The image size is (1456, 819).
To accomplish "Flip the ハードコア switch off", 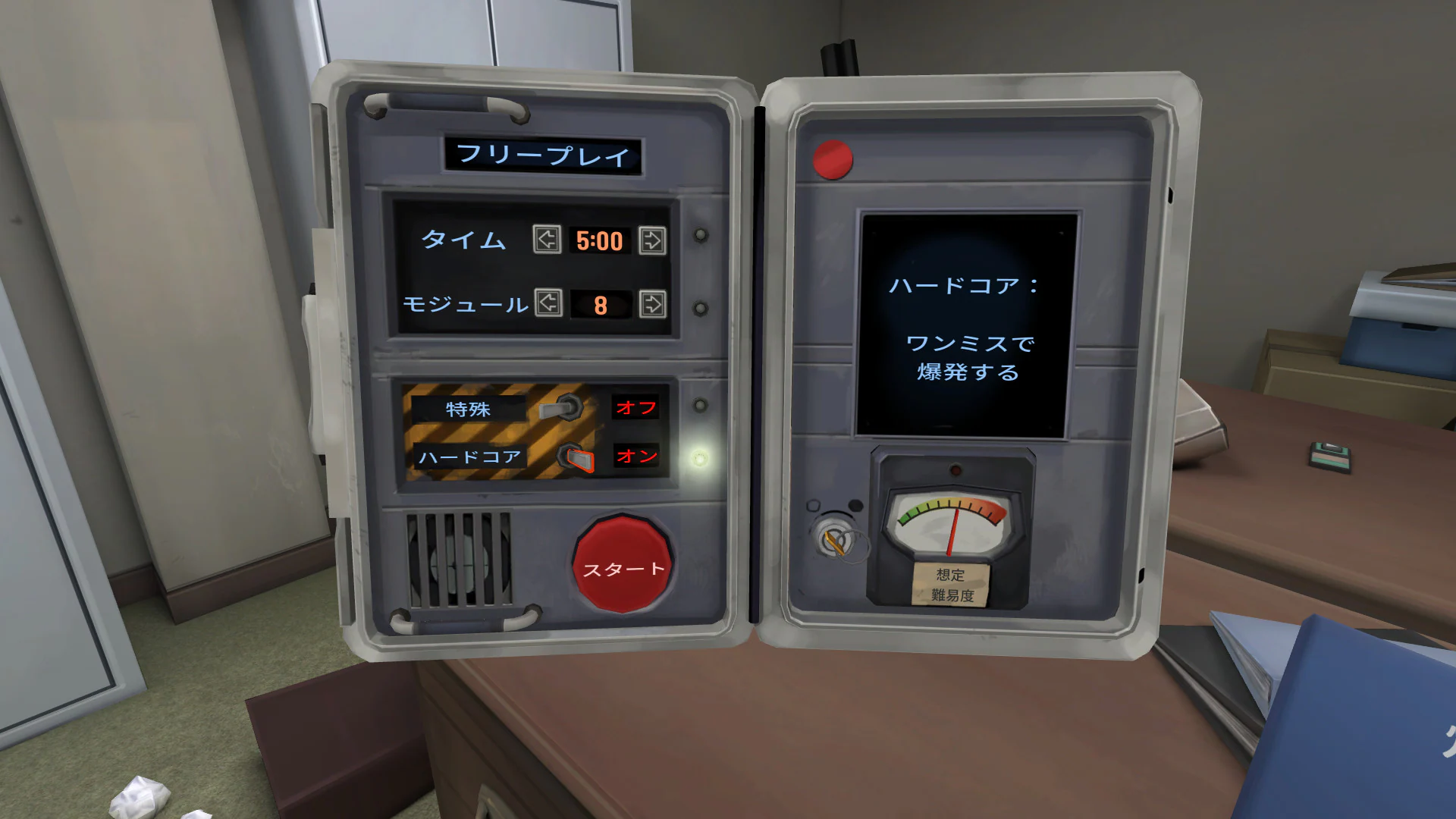I will (x=575, y=457).
